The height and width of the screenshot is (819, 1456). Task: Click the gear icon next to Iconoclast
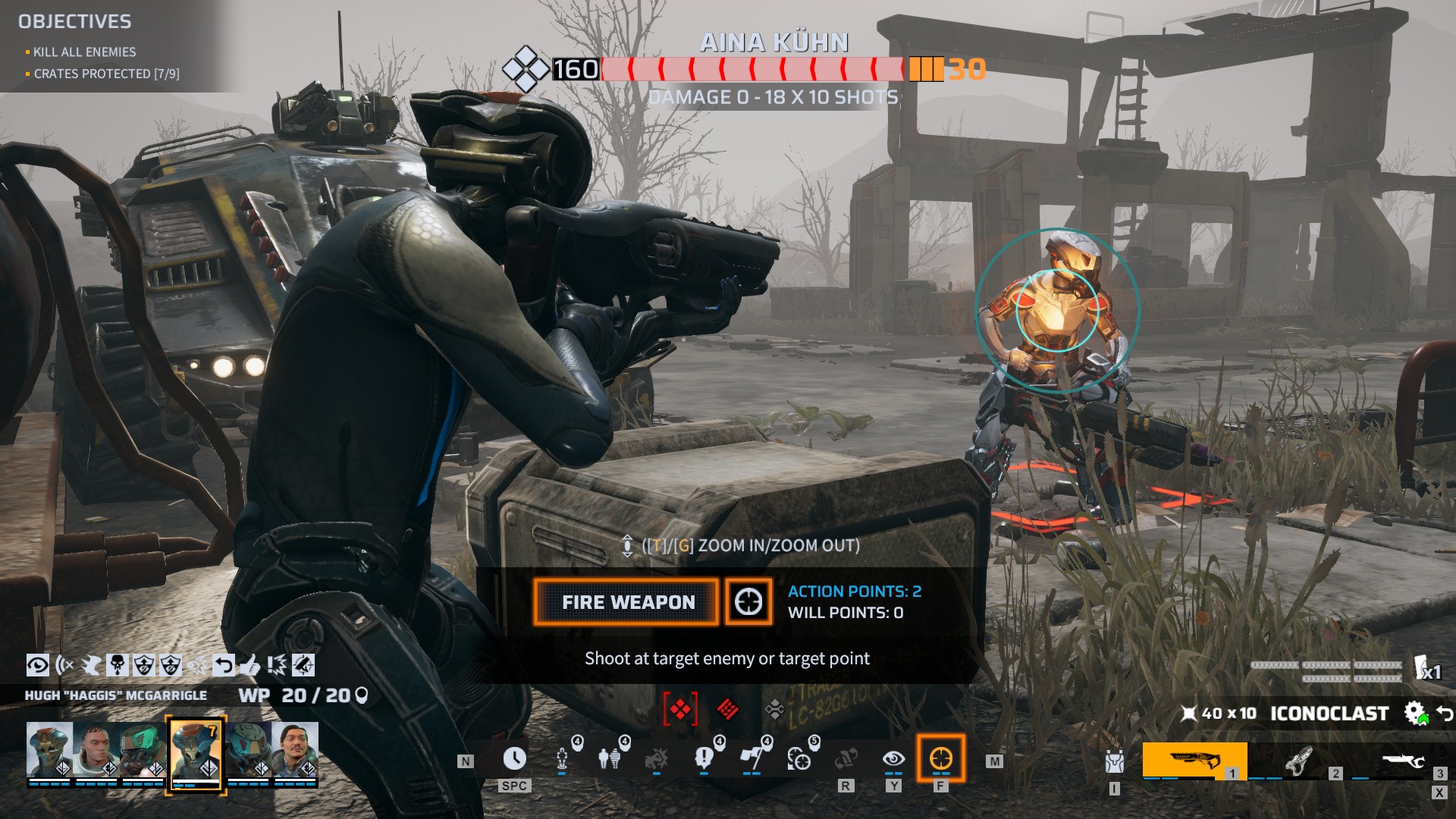(x=1414, y=713)
